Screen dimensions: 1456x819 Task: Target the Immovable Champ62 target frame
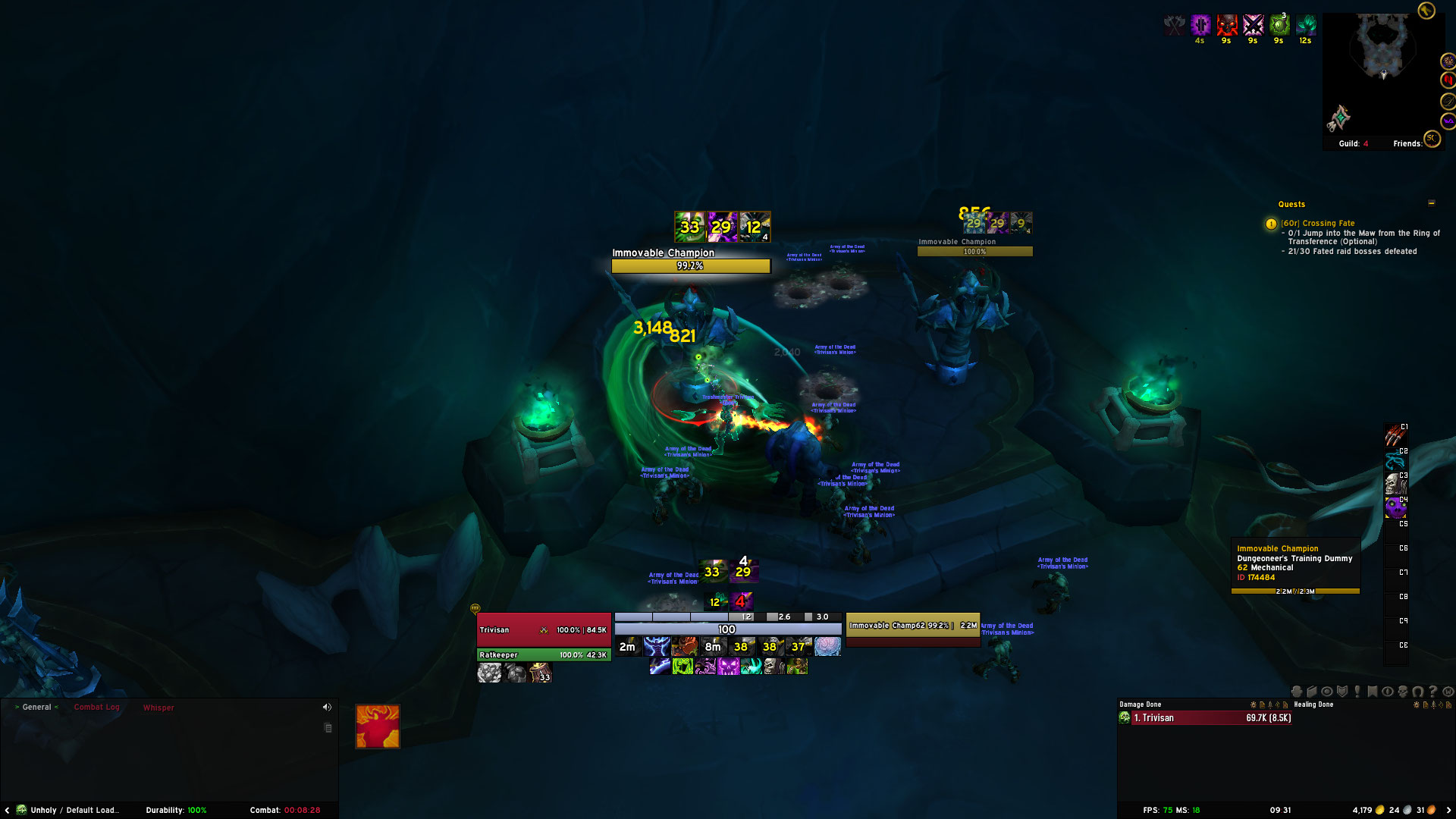[912, 626]
